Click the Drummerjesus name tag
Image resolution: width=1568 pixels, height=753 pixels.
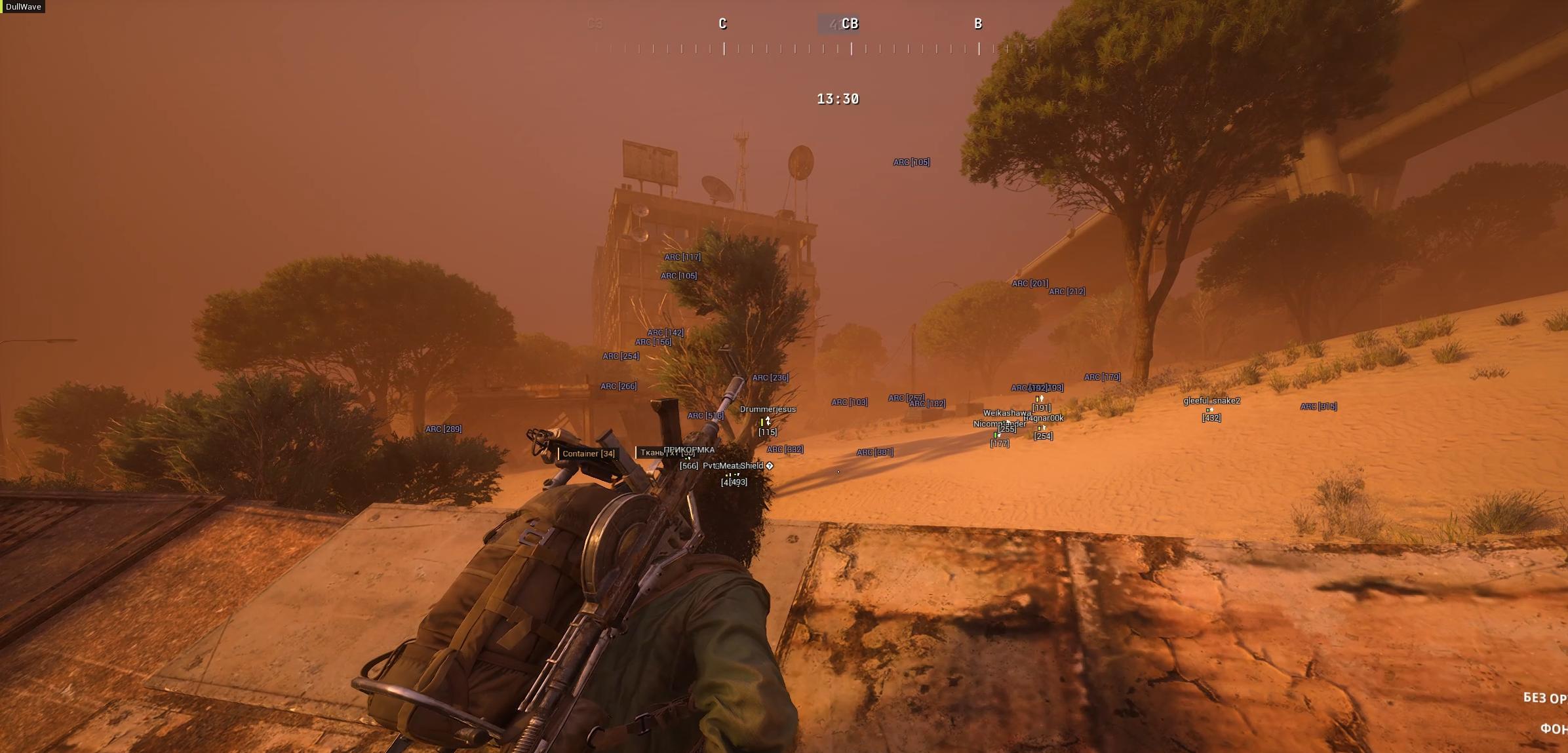pos(767,409)
